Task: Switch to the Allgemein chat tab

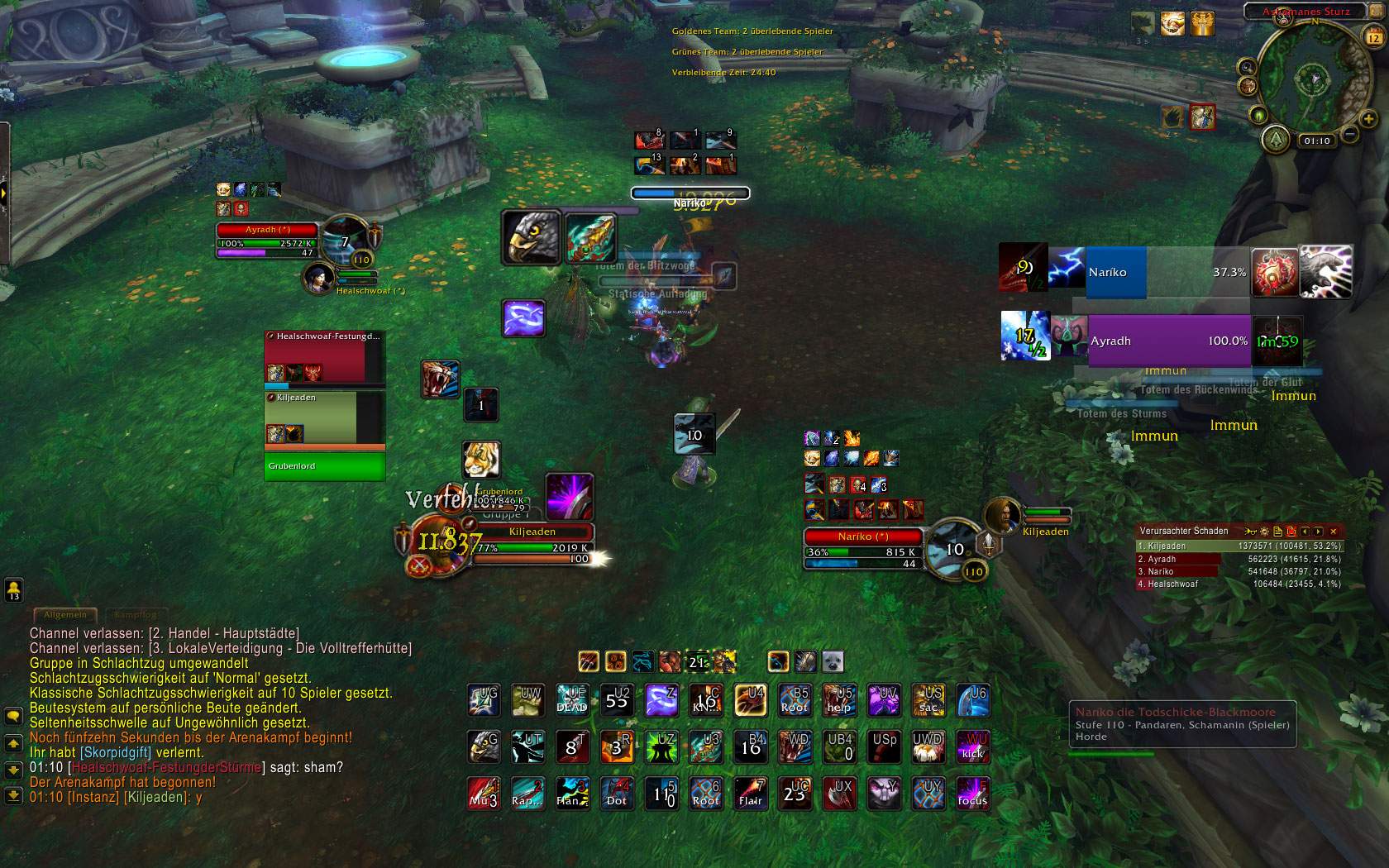Action: [x=65, y=615]
